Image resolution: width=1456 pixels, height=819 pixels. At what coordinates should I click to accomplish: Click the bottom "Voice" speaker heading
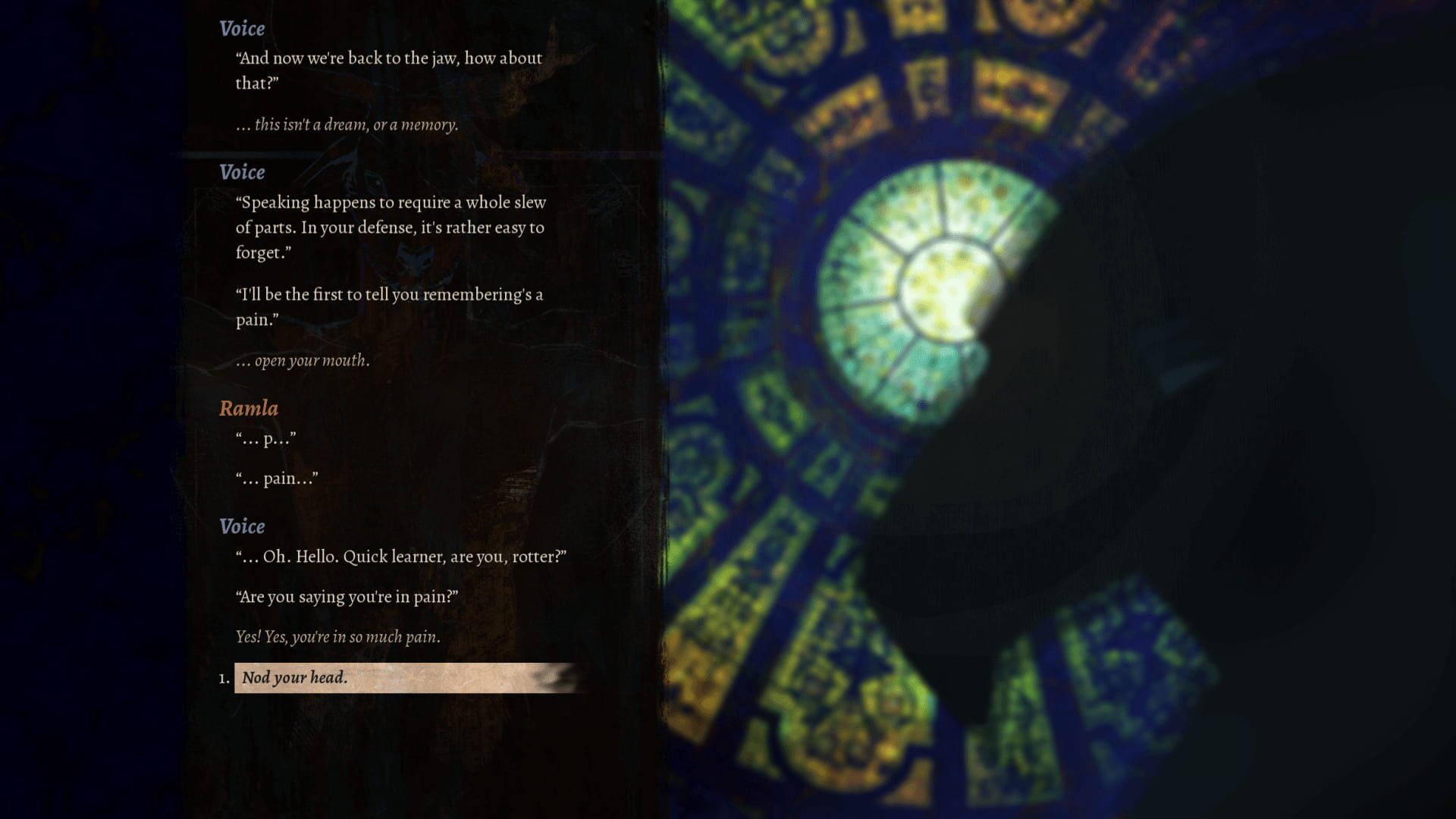point(241,526)
